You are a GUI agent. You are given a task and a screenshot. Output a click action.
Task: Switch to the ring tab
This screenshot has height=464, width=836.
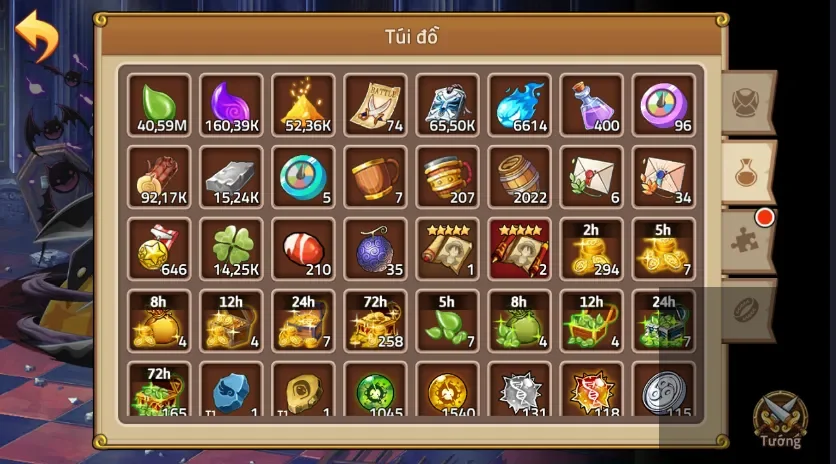point(748,309)
